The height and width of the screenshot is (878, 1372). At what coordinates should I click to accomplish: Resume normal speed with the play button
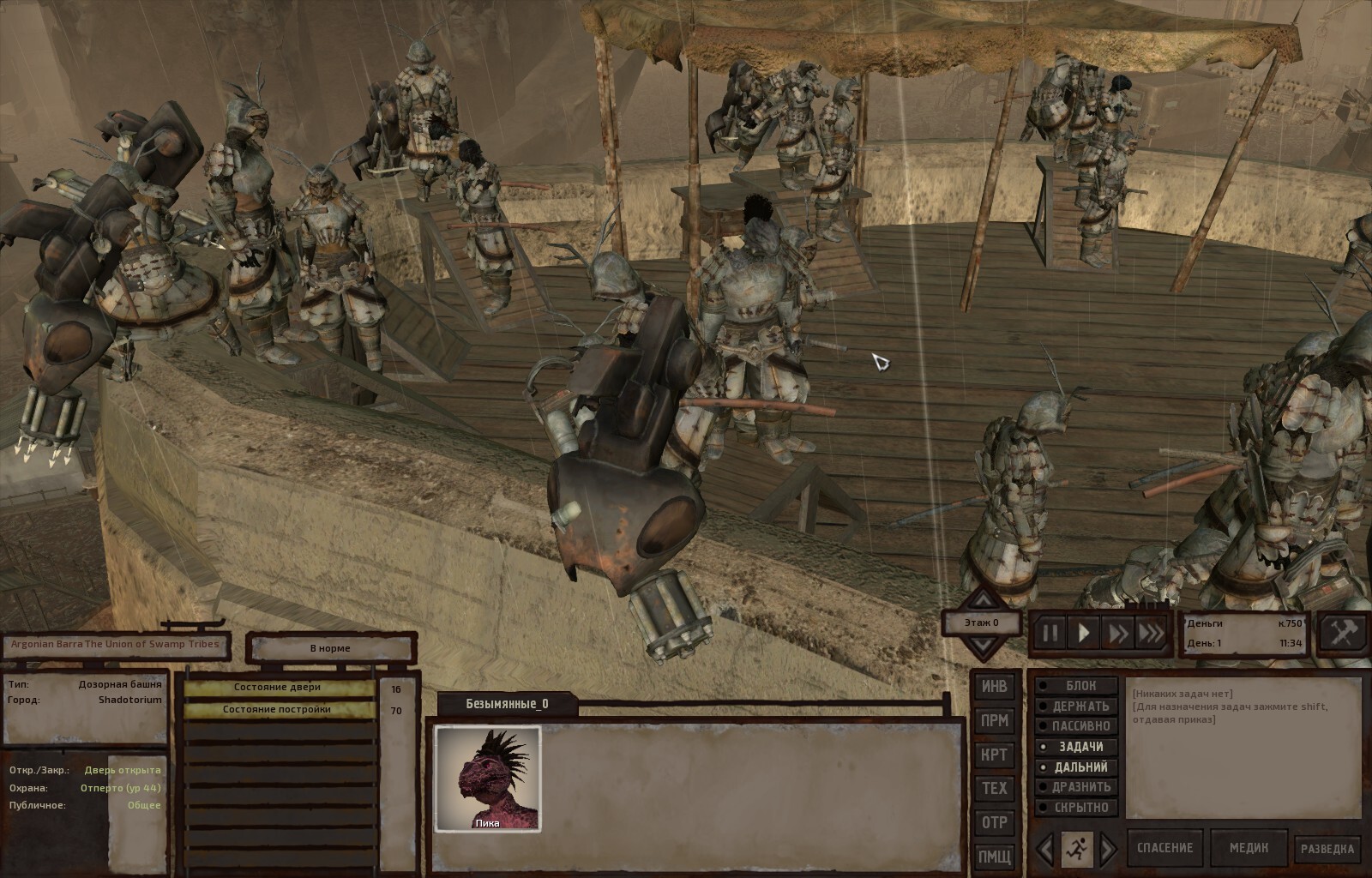1084,634
